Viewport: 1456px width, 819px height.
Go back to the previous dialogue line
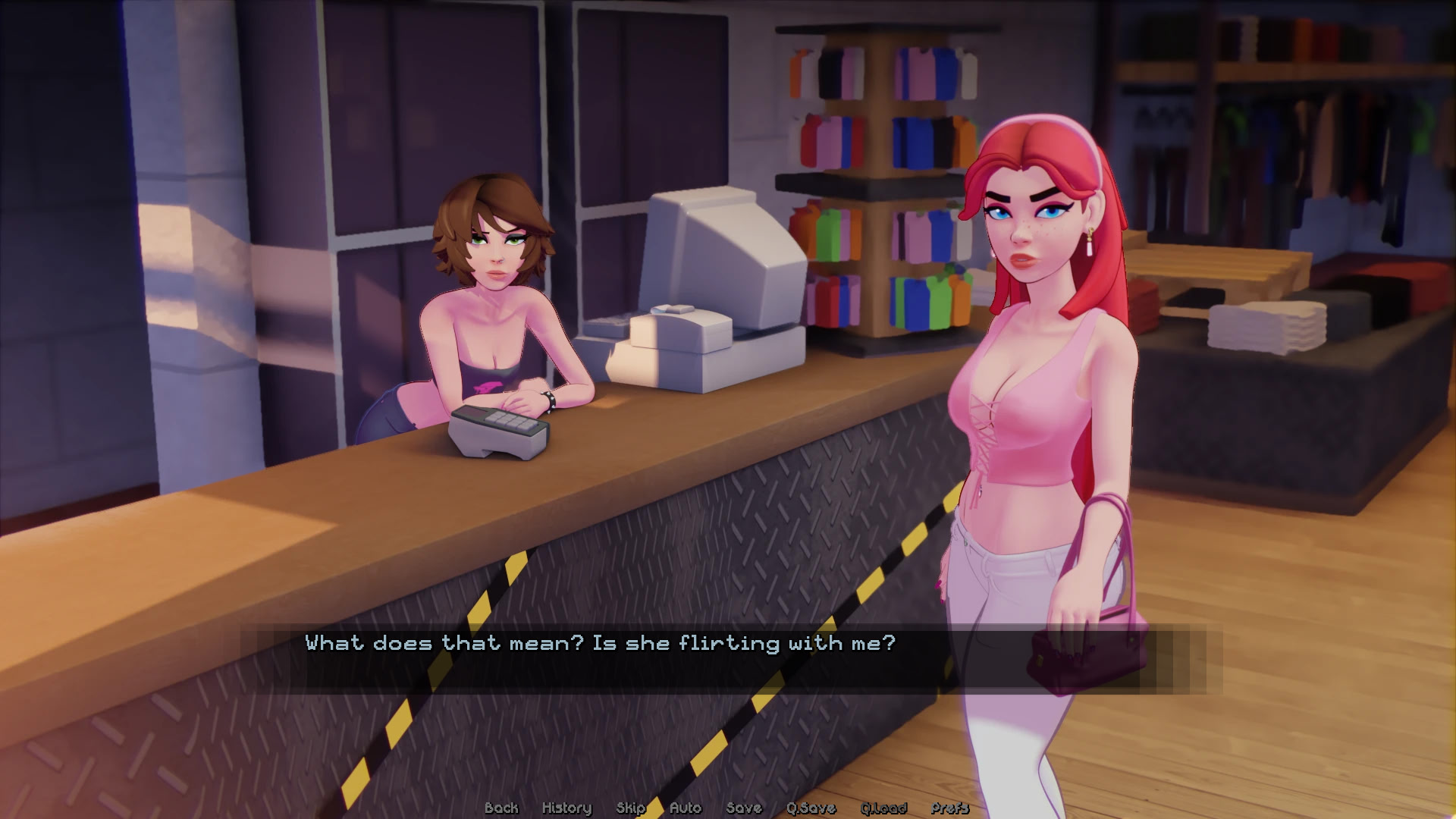pos(501,808)
